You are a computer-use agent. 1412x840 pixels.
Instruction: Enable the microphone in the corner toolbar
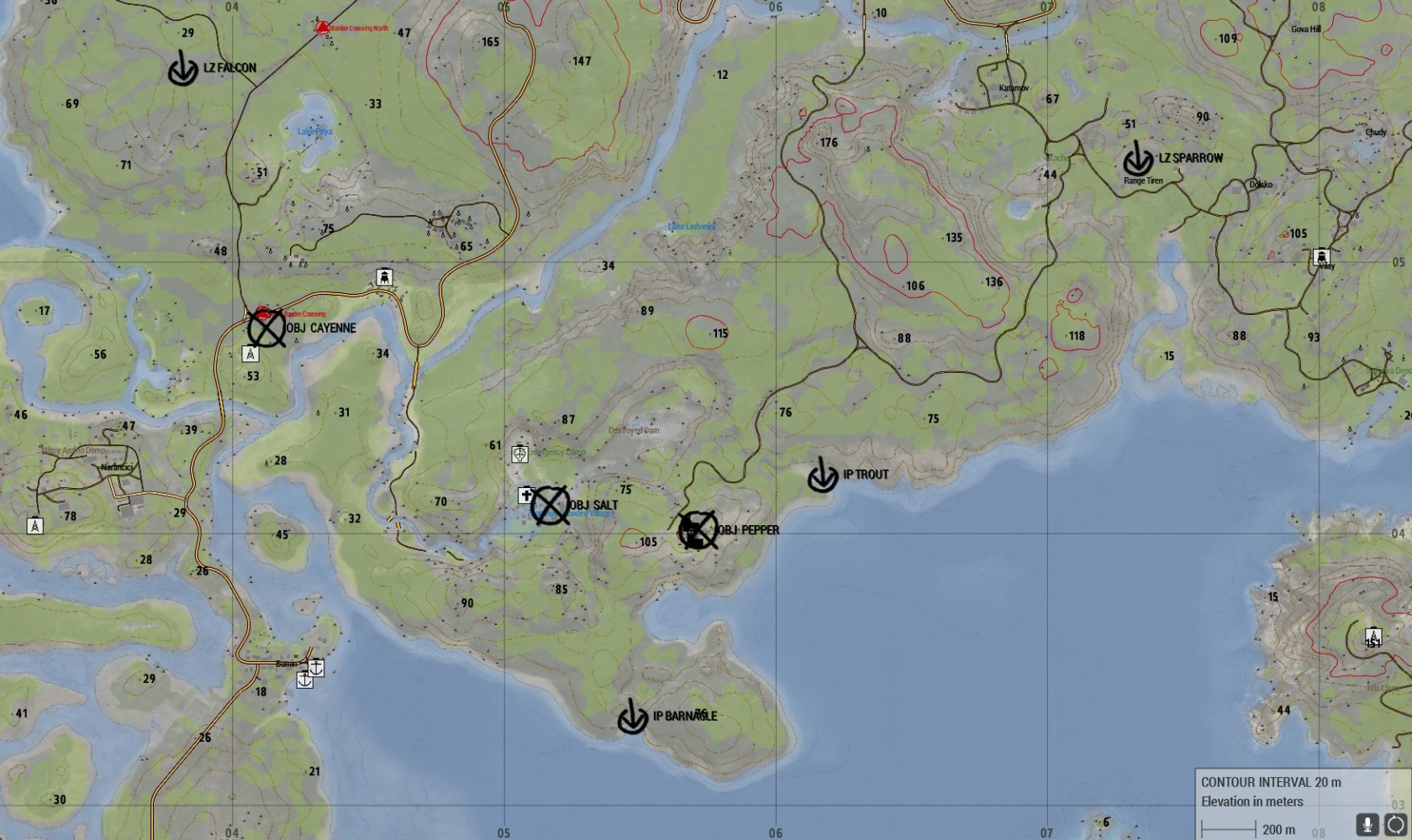click(1367, 824)
